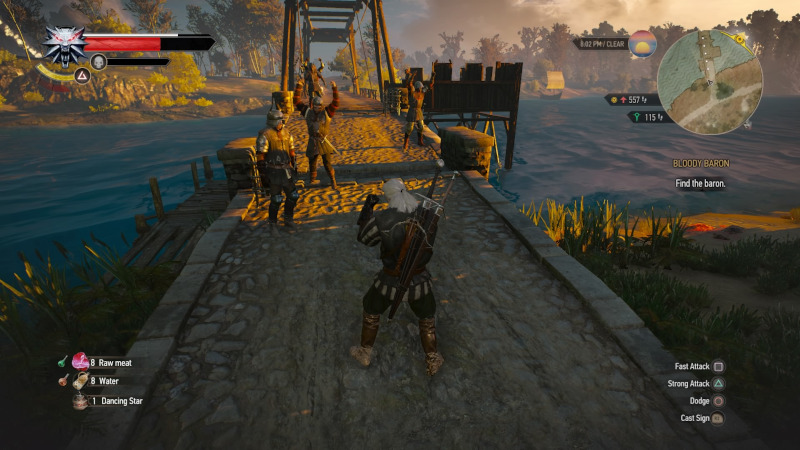Select the Water quick slot
800x450 pixels.
point(80,381)
